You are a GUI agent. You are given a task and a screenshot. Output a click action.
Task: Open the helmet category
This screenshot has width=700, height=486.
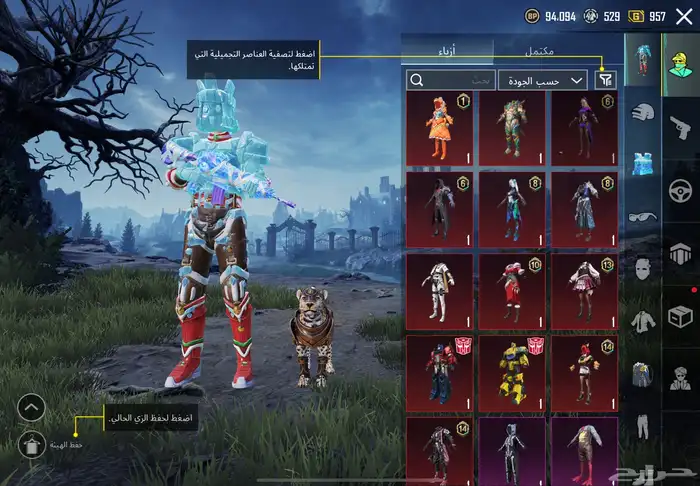[x=643, y=112]
